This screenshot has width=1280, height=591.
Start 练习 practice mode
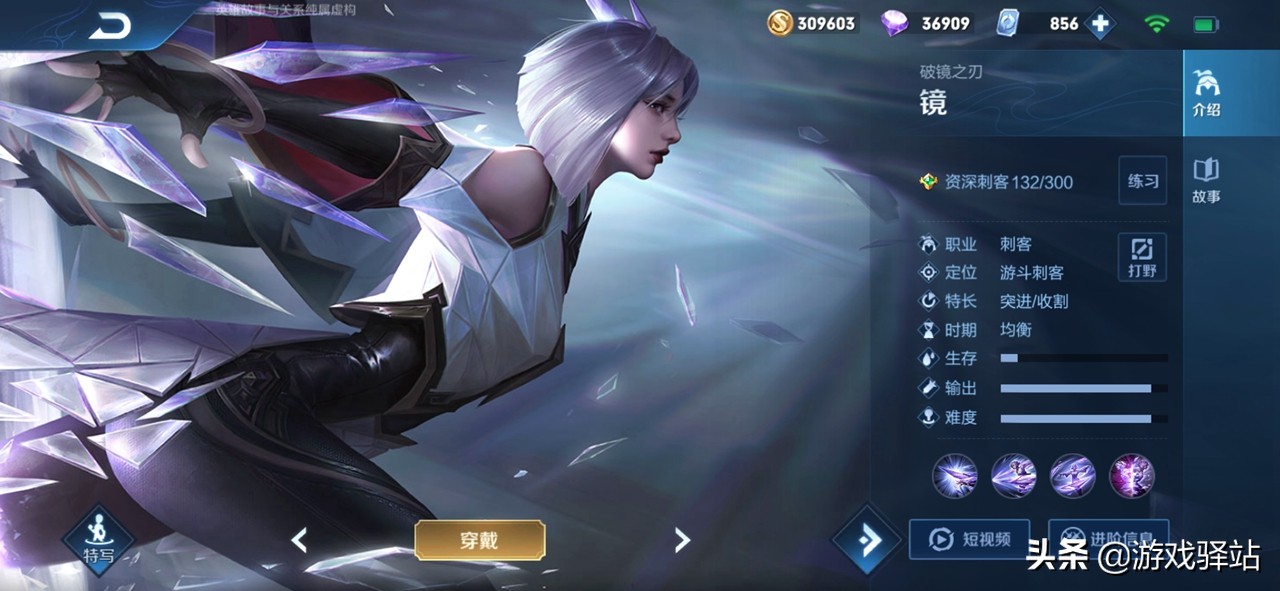(x=1142, y=181)
